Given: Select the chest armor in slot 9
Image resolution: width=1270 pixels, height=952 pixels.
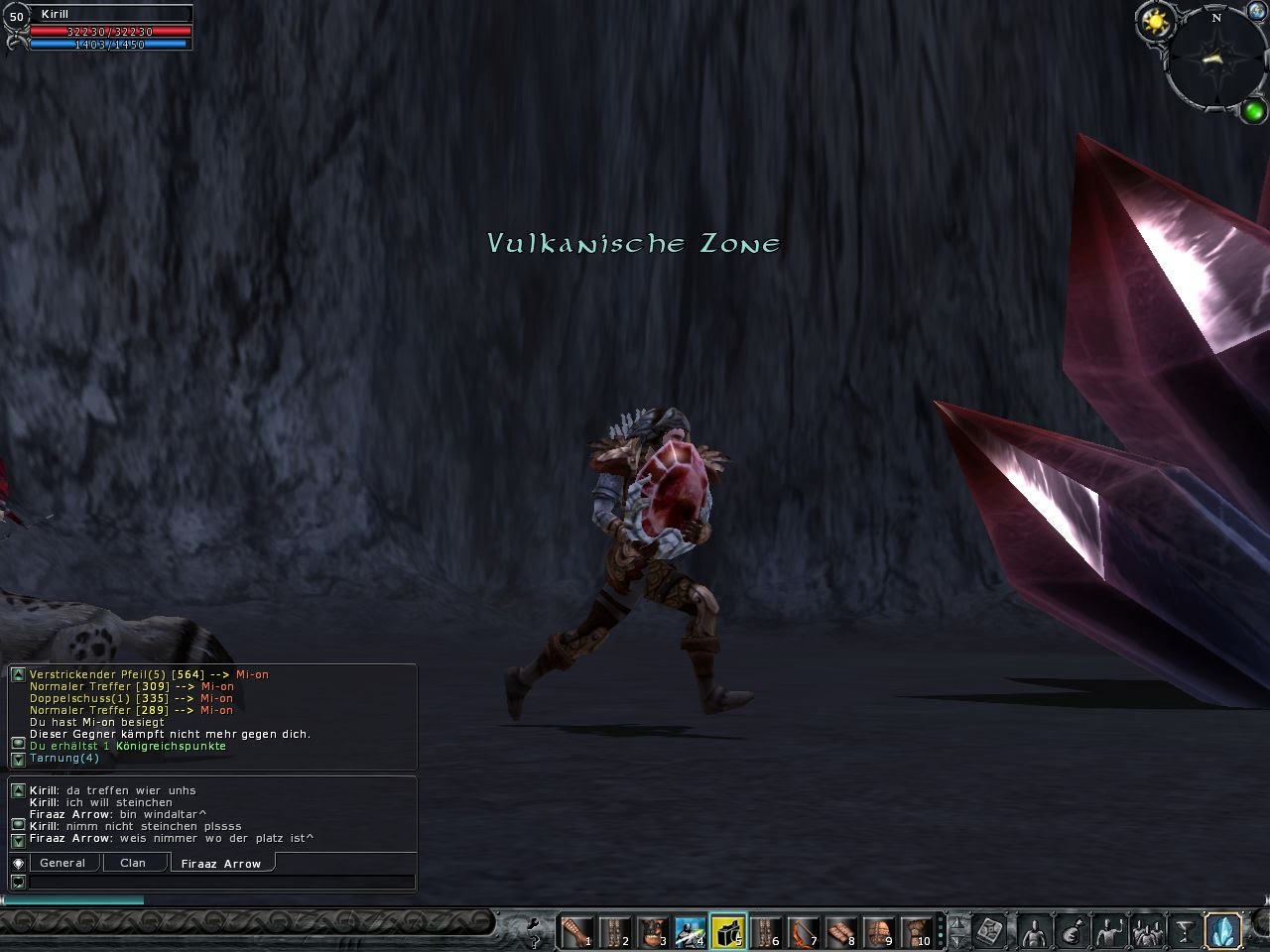Looking at the screenshot, I should click(x=879, y=931).
